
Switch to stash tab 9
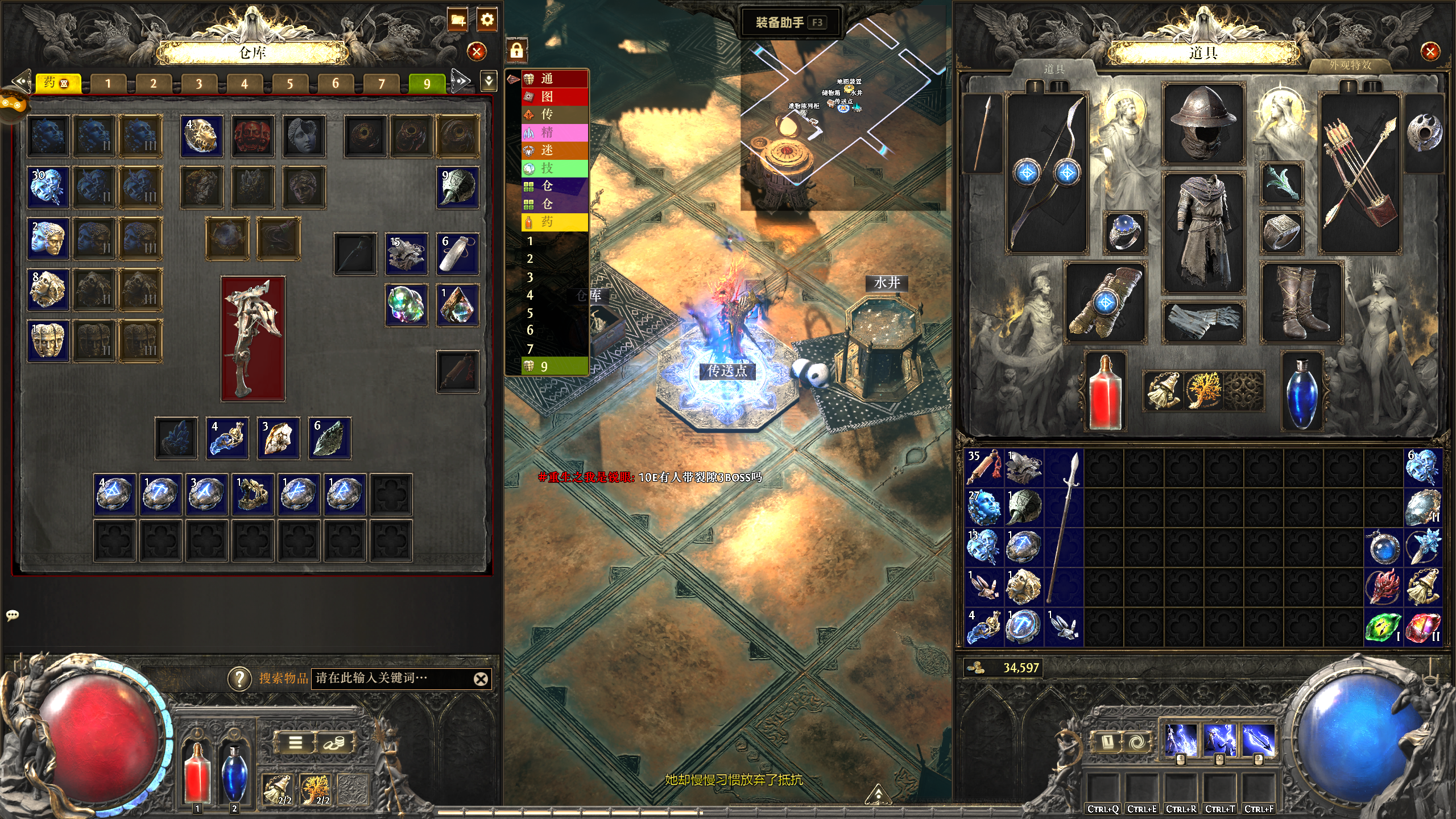click(x=427, y=84)
